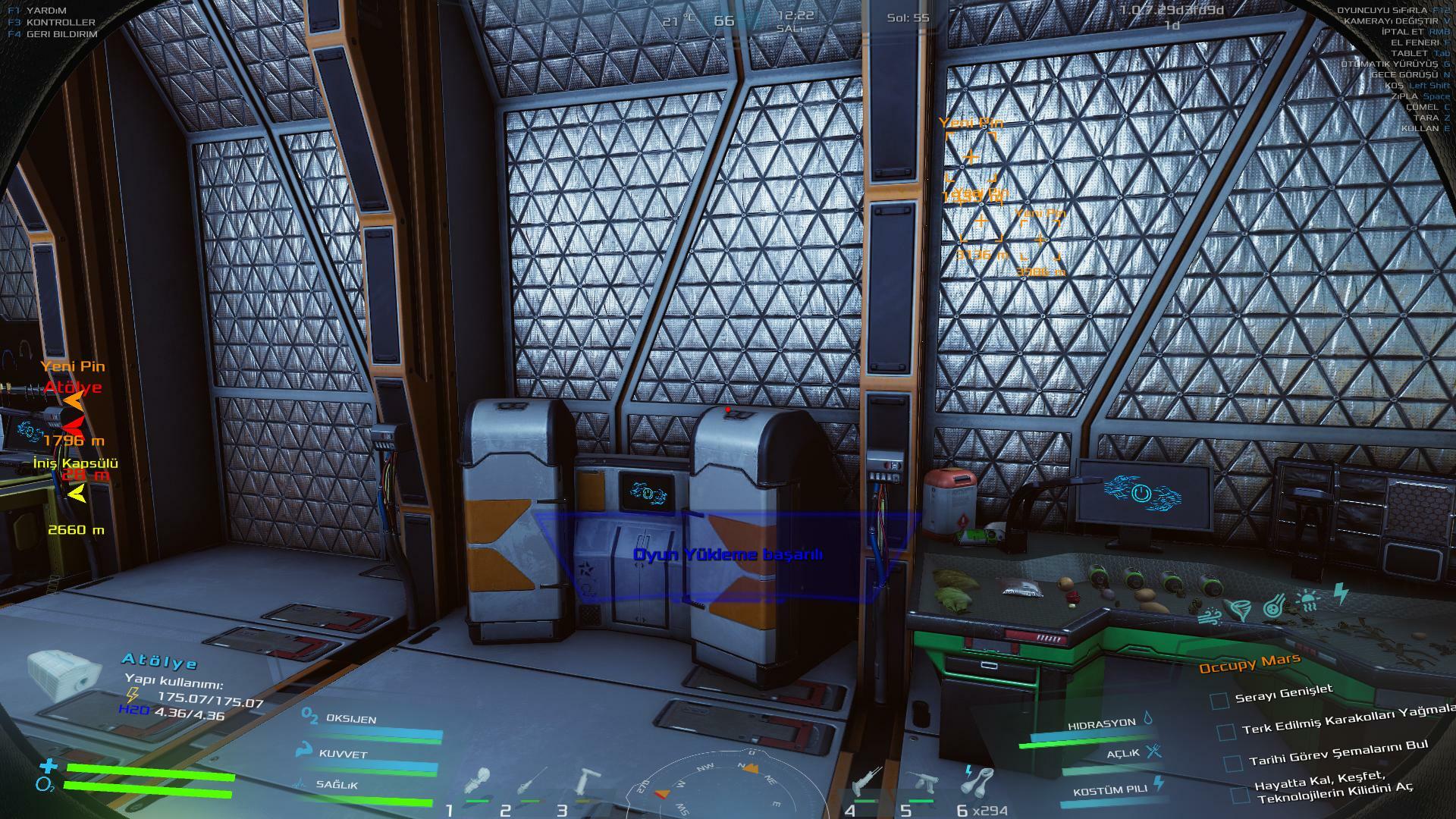Tick the "Terk Edilmiş Karakolları Yağmala" checkbox
This screenshot has height=819, width=1456.
tap(1225, 732)
